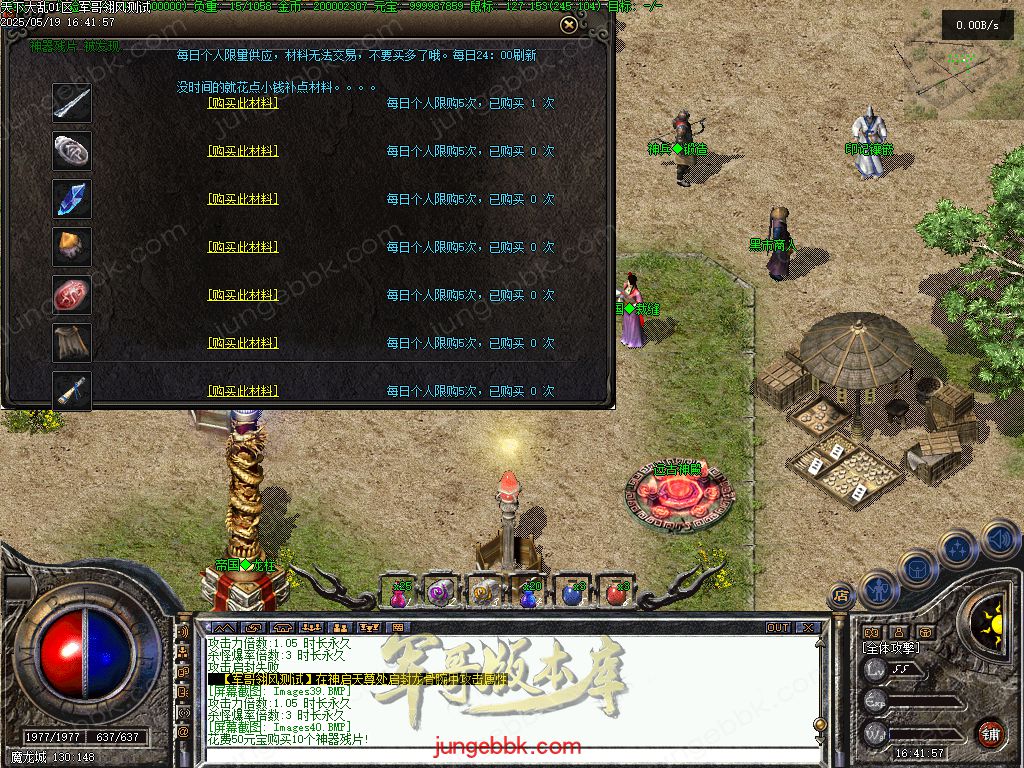1024x768 pixels.
Task: Buy the material beside the blue crystal
Action: point(243,199)
